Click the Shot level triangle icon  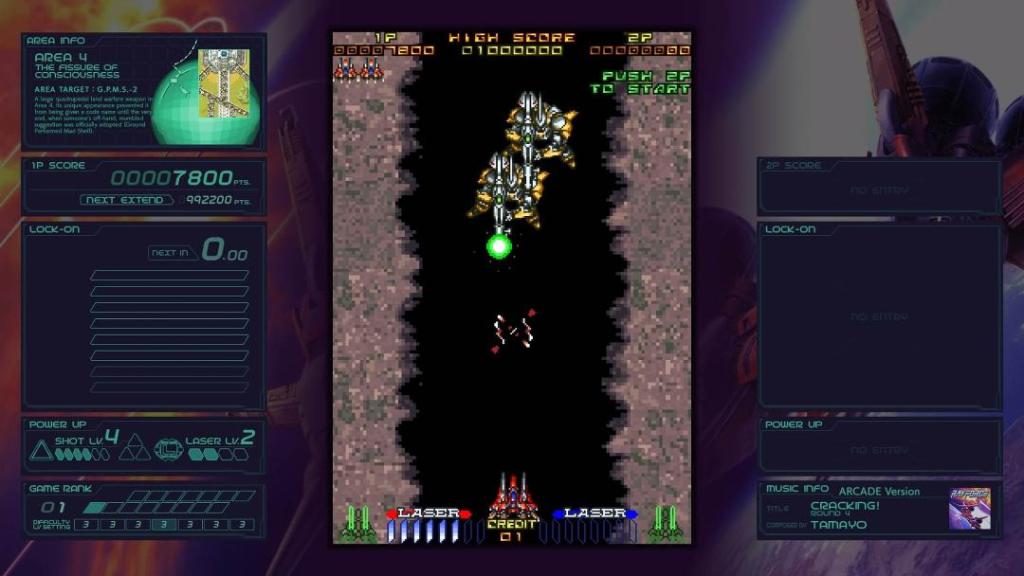click(41, 450)
